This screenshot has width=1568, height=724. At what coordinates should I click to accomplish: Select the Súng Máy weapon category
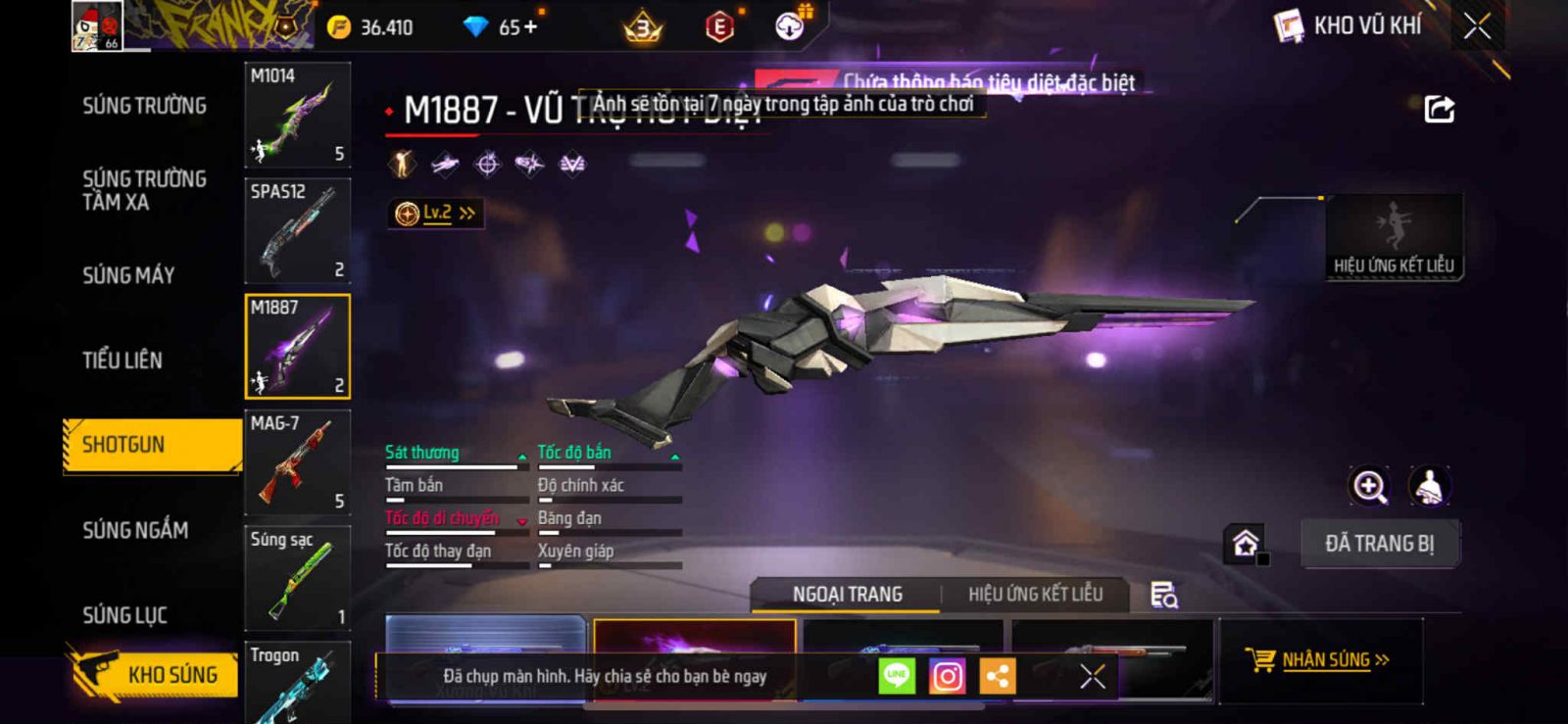(x=128, y=275)
